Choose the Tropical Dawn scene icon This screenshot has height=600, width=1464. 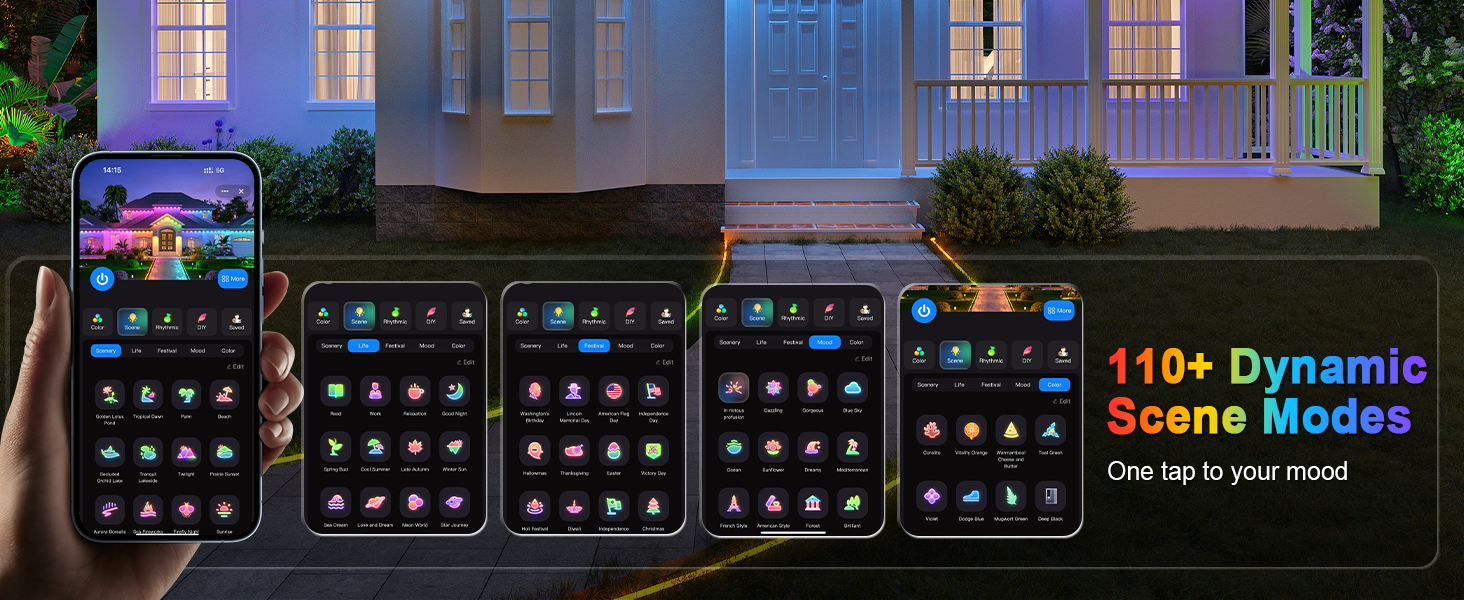pyautogui.click(x=148, y=394)
